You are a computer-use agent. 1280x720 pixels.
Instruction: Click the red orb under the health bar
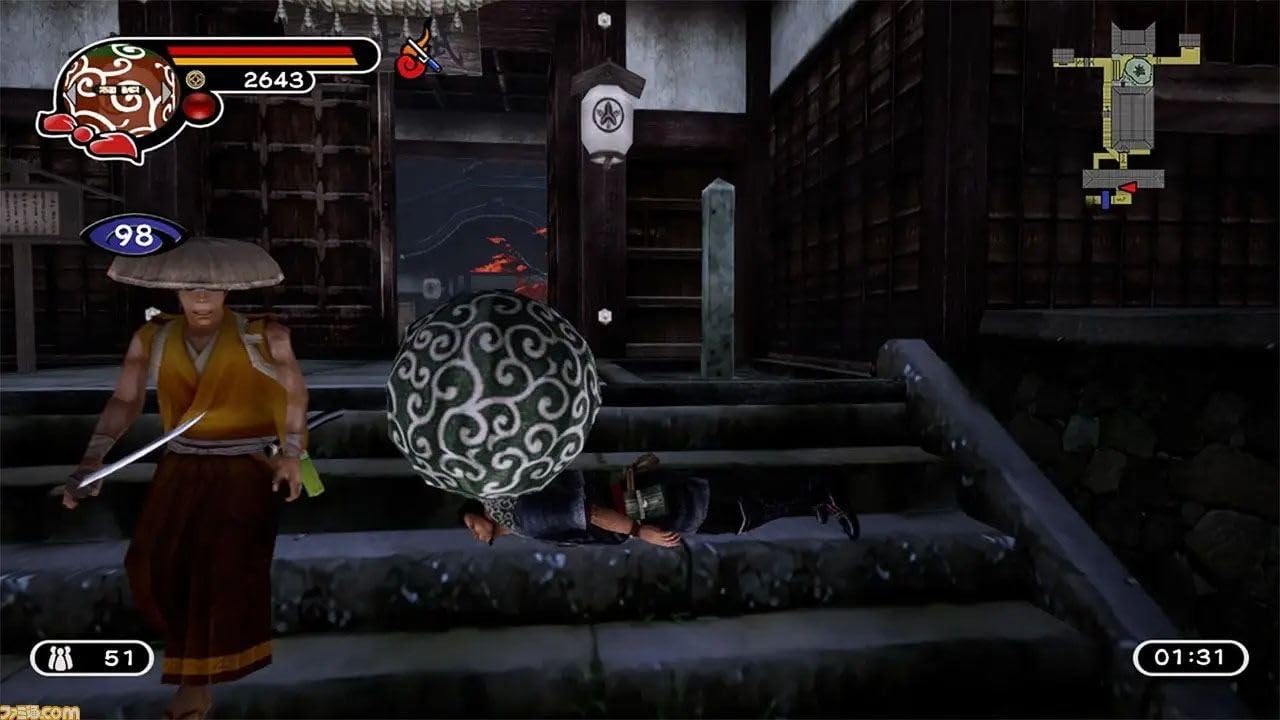199,107
